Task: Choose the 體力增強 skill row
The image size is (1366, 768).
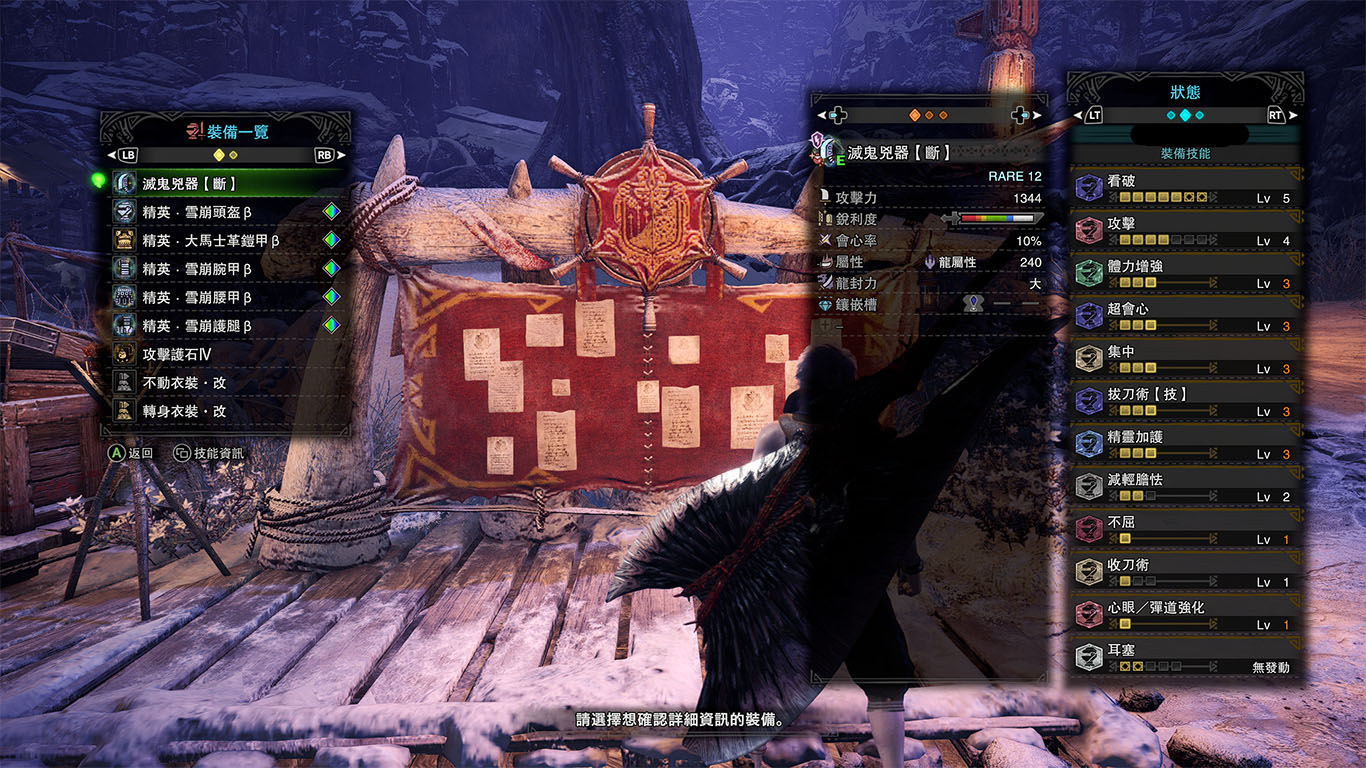Action: pyautogui.click(x=1185, y=275)
